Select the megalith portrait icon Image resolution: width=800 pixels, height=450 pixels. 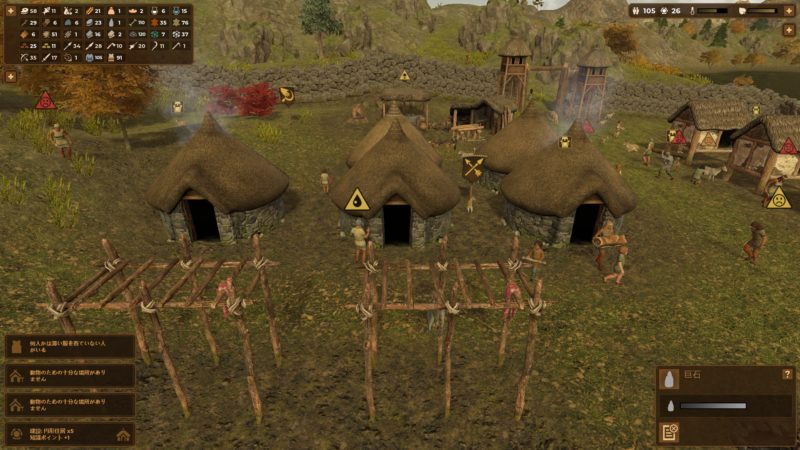click(670, 378)
